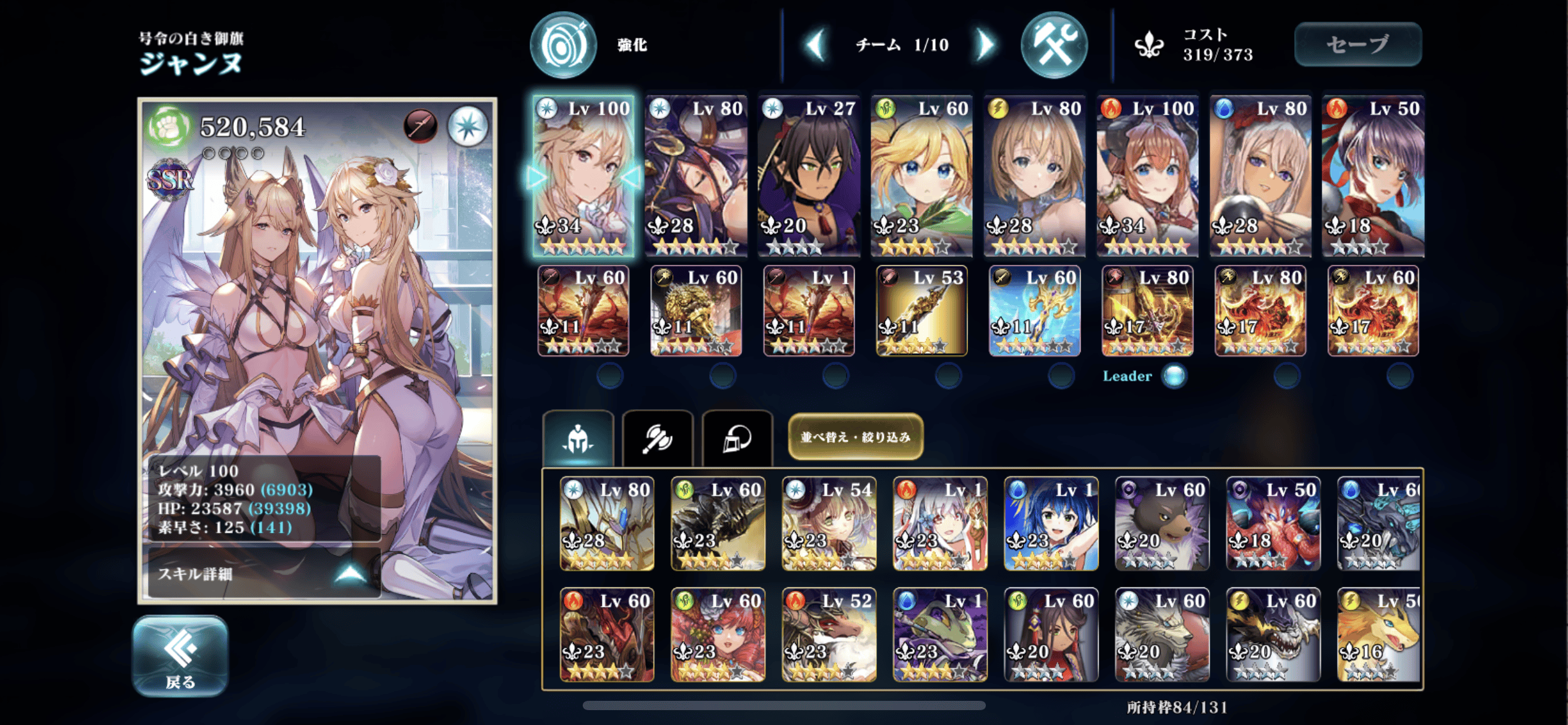Switch to the armor equipment tab
Screen dimensions: 1568x725
[737, 439]
